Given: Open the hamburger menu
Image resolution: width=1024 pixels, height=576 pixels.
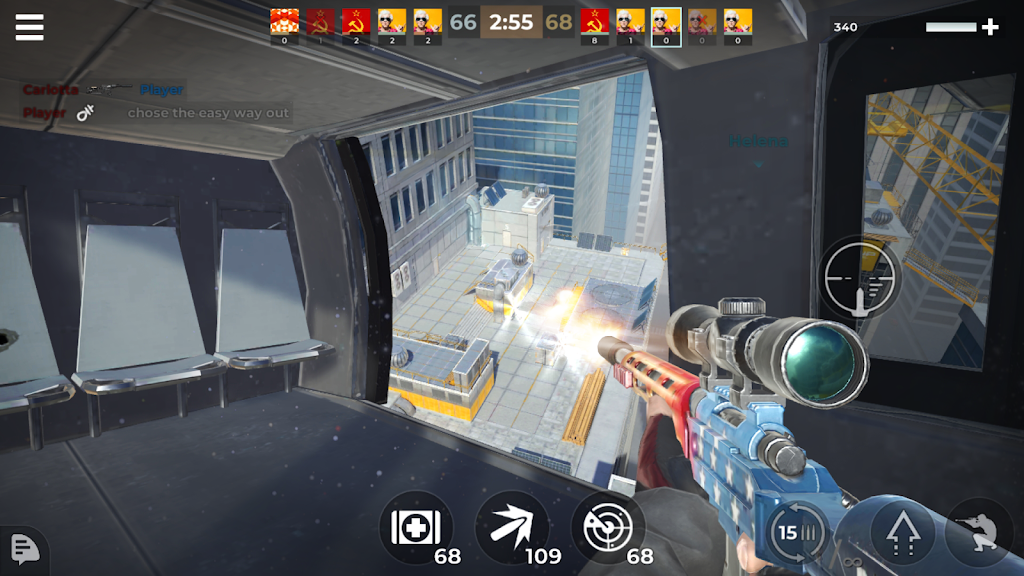Looking at the screenshot, I should pyautogui.click(x=30, y=27).
